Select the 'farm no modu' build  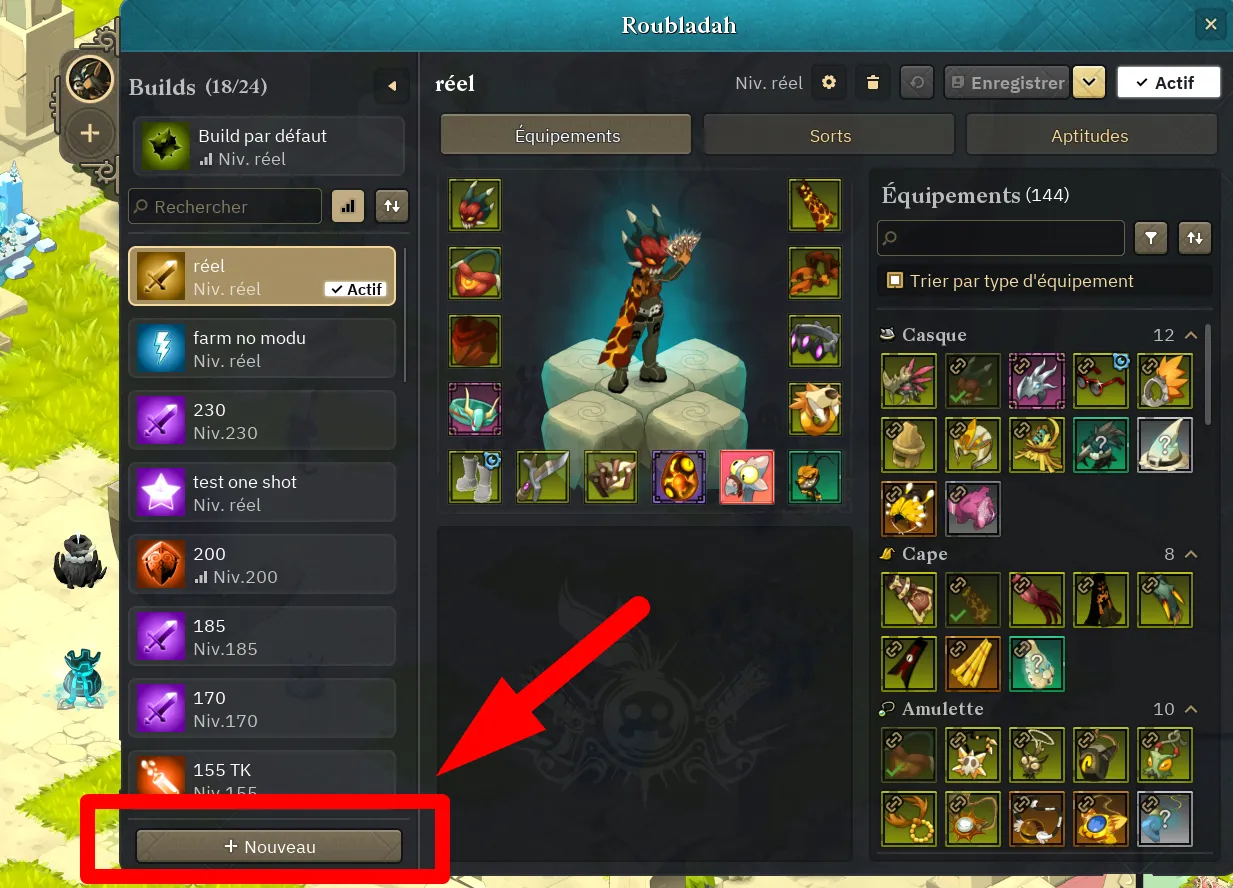pyautogui.click(x=262, y=349)
